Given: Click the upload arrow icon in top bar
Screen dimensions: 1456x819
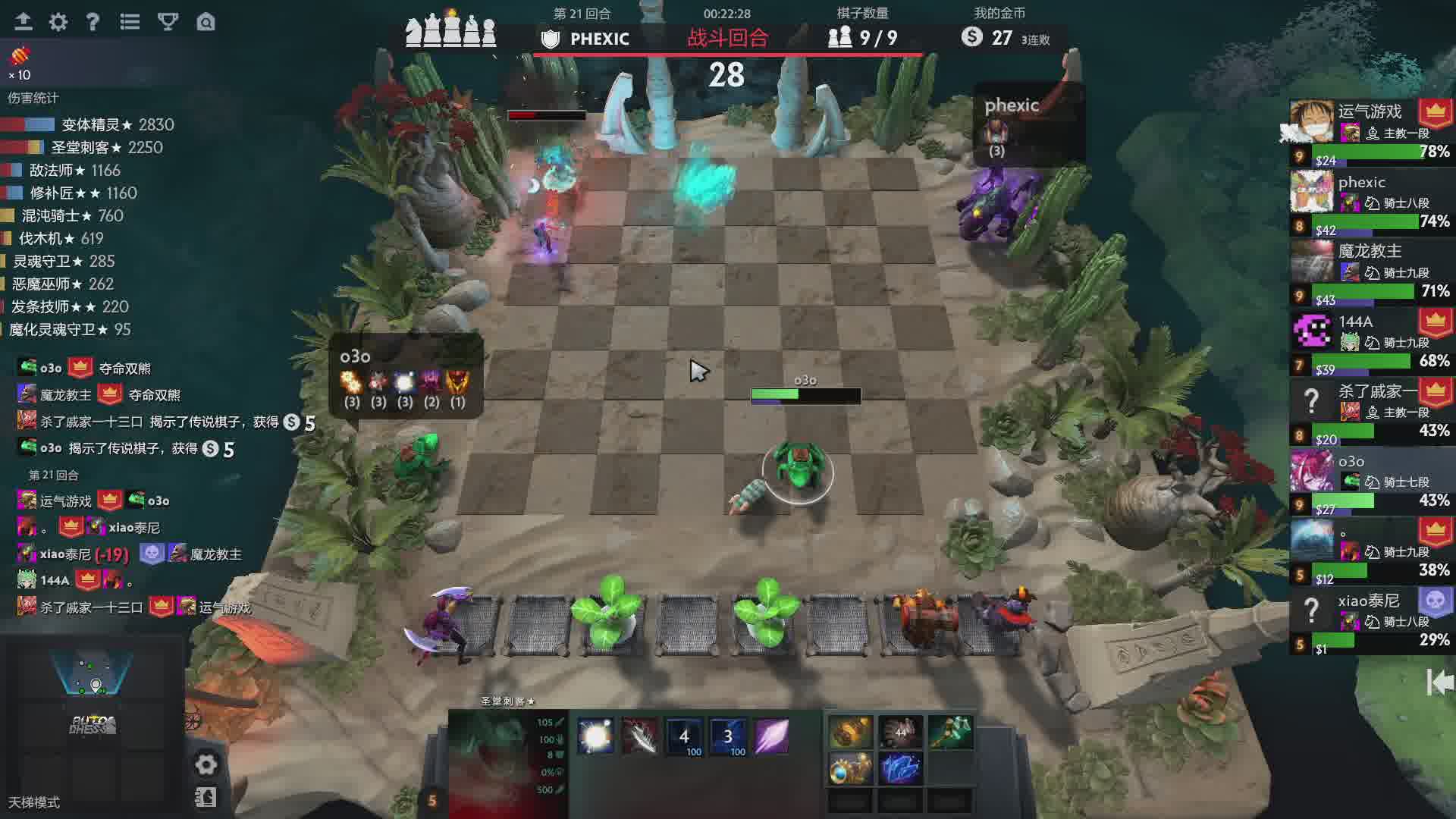Looking at the screenshot, I should click(x=24, y=22).
